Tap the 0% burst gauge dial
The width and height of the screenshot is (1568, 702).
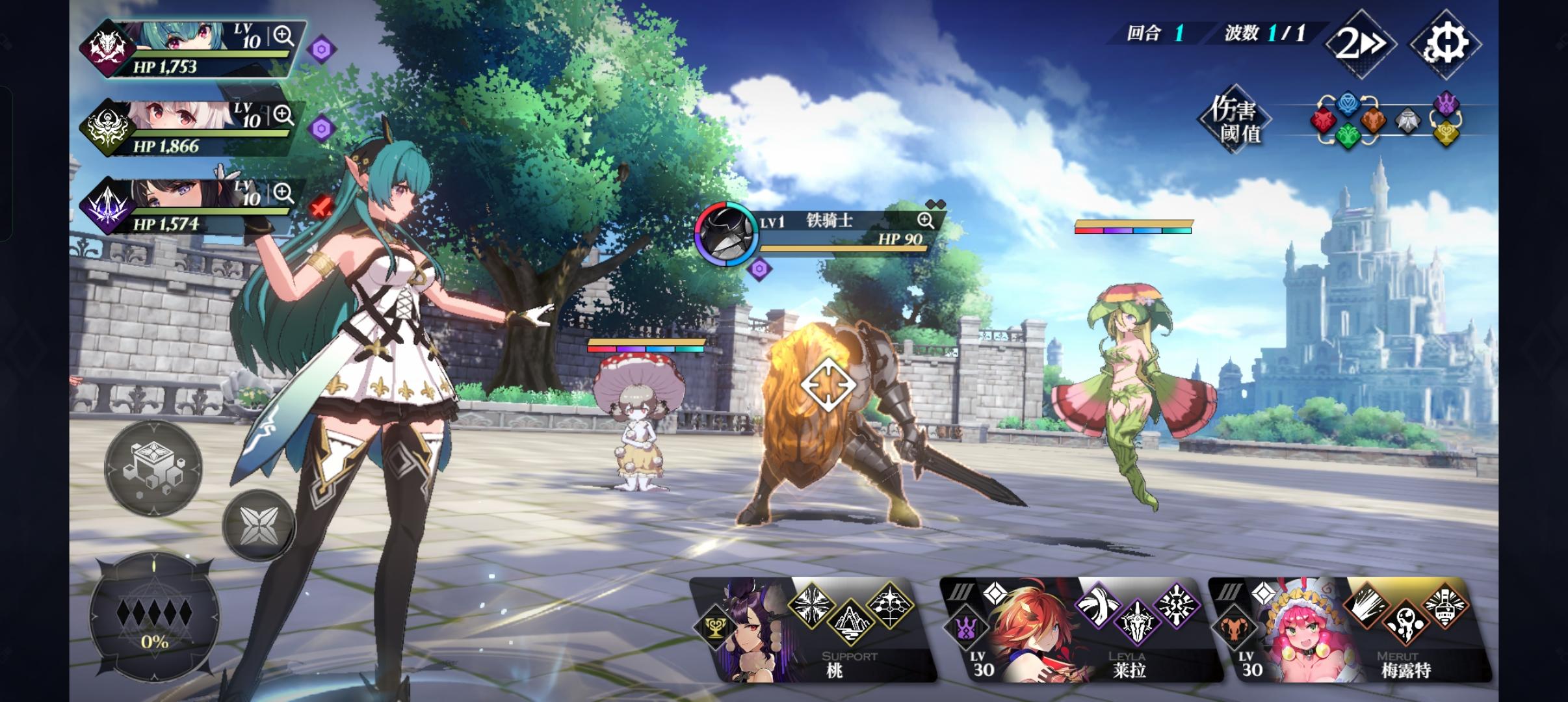point(154,616)
